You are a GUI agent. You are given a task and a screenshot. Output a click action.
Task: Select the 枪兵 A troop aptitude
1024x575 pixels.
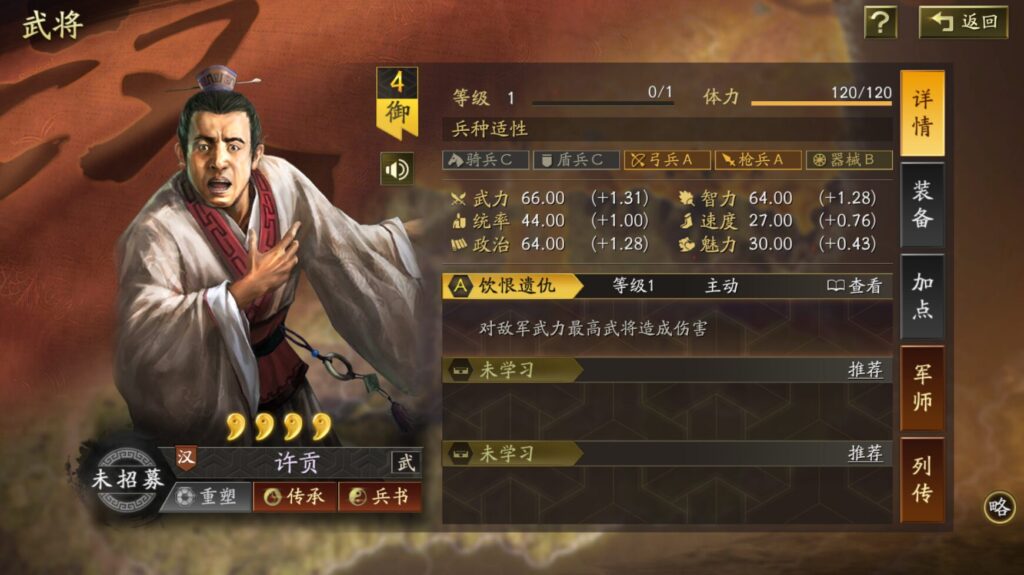tap(758, 160)
